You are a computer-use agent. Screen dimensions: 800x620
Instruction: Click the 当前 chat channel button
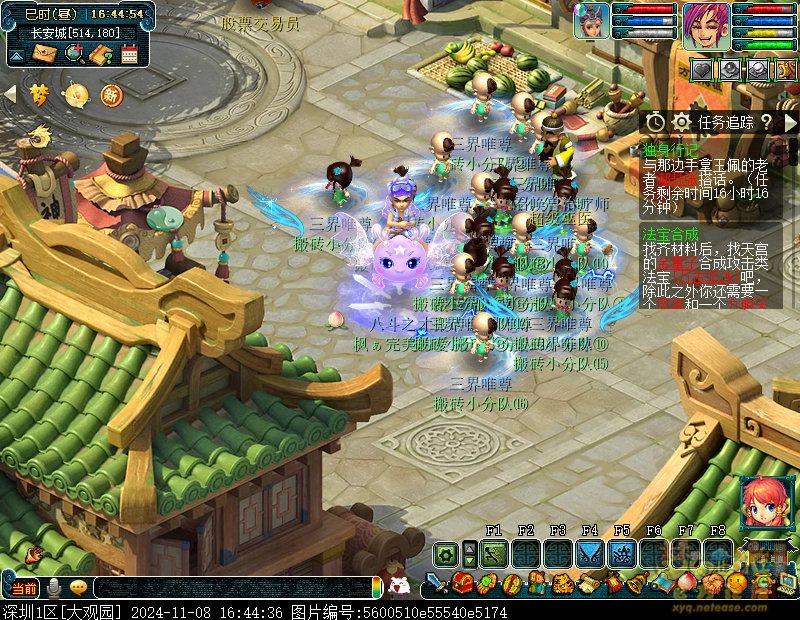pos(24,587)
